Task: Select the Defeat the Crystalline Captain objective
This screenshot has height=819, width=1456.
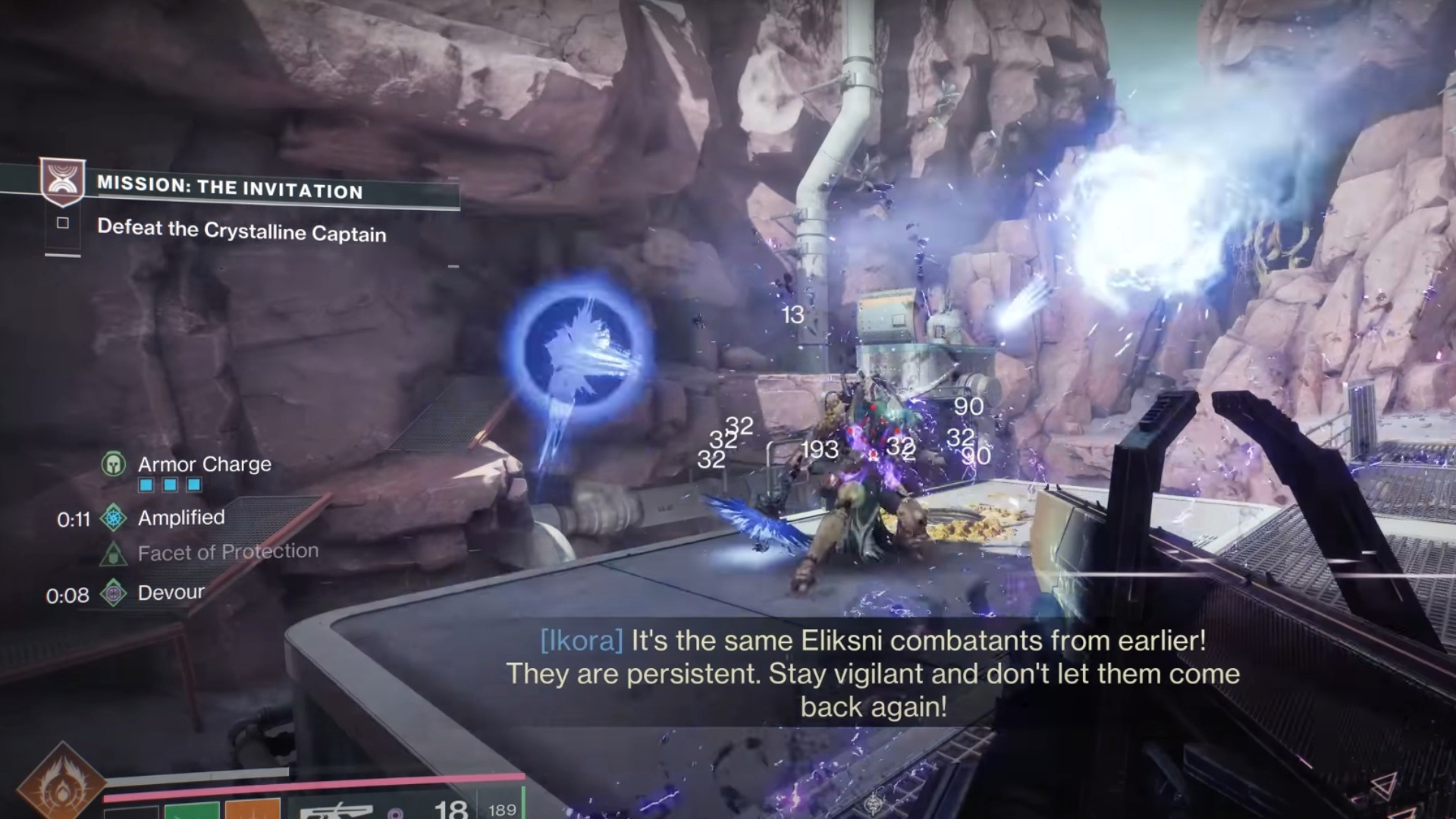Action: pos(241,231)
